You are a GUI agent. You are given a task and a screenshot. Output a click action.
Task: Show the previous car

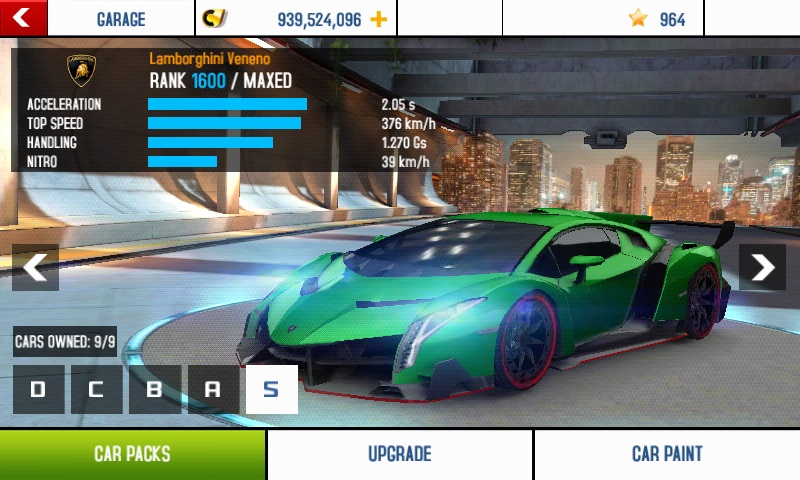pos(35,267)
